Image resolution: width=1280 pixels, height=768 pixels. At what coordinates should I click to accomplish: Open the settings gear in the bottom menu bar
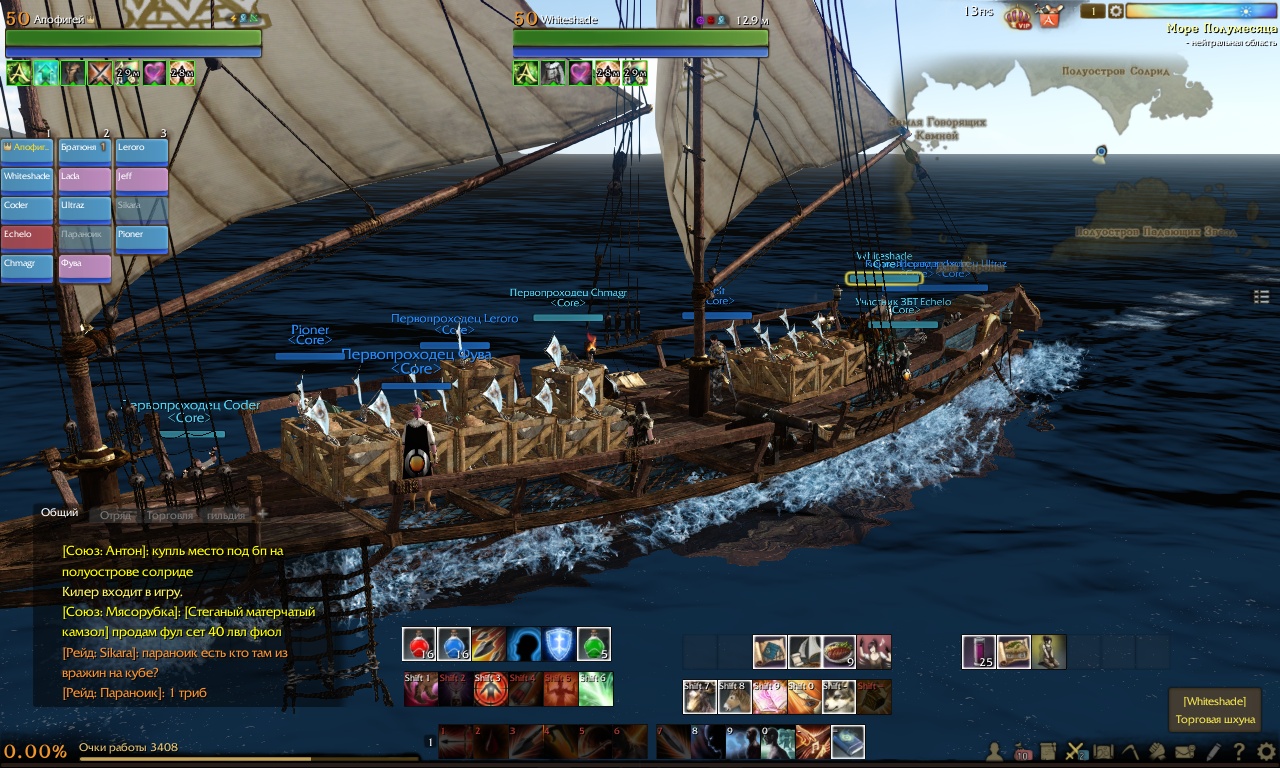tap(1266, 751)
